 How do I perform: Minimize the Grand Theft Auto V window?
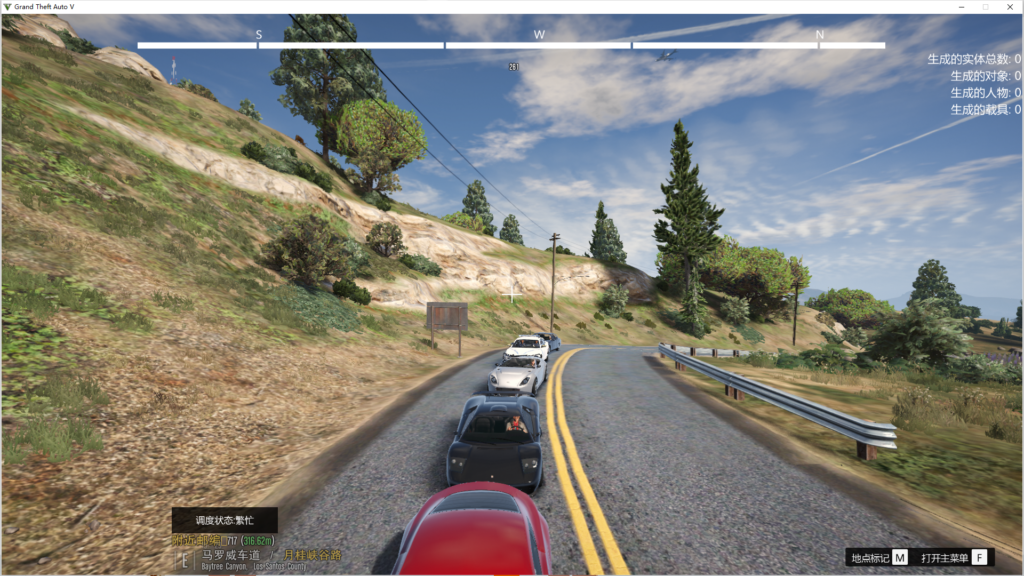[961, 7]
